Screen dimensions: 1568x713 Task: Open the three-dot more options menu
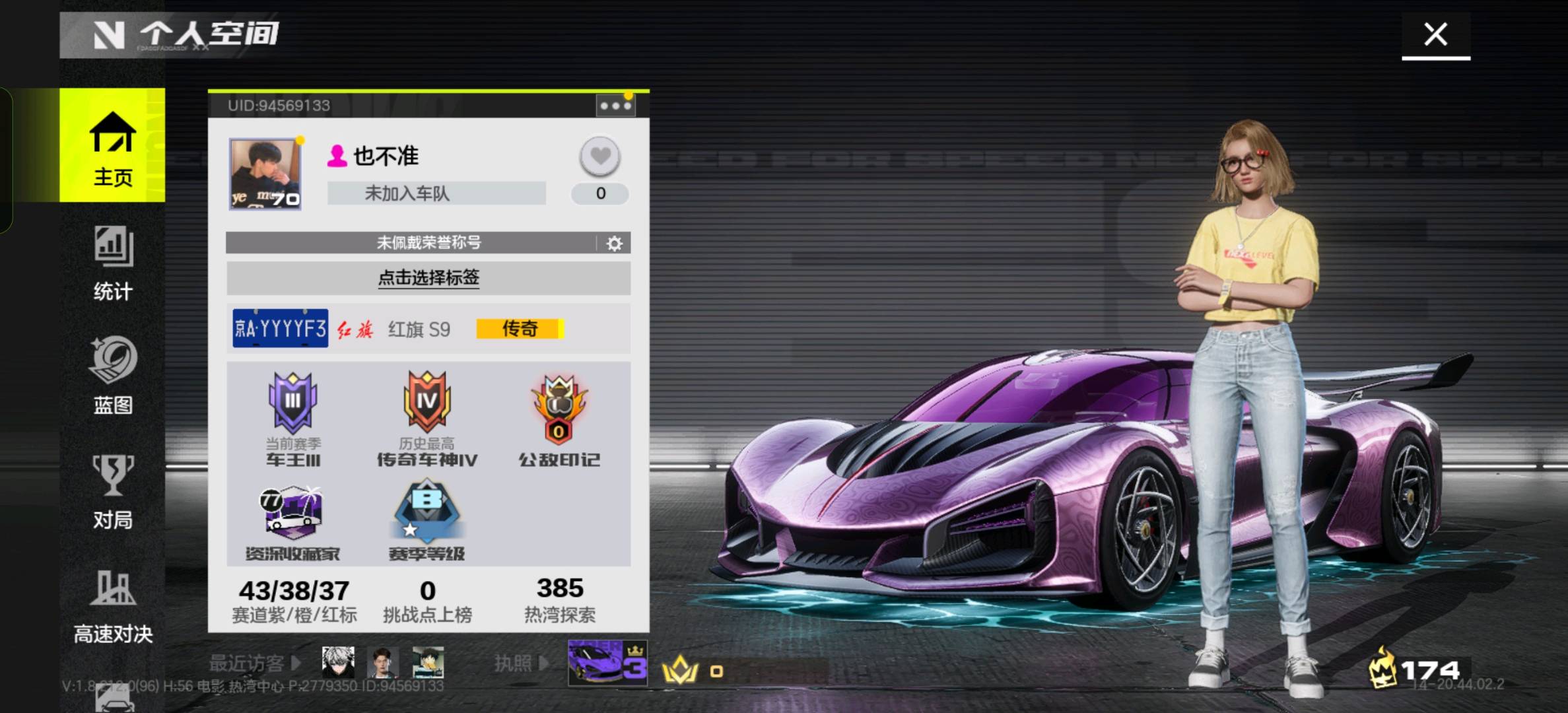pyautogui.click(x=615, y=106)
